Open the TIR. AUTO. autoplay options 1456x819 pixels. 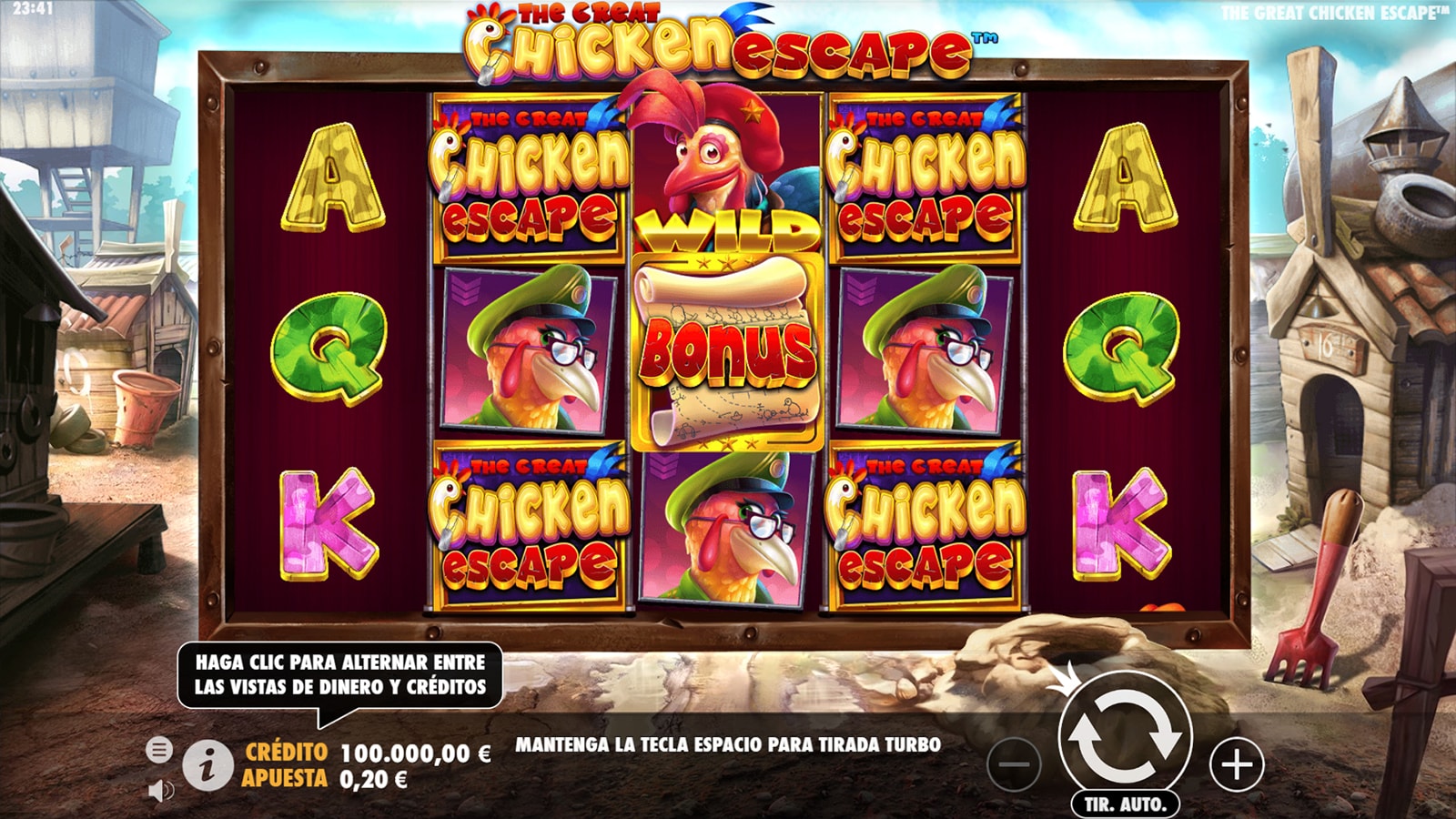[x=1125, y=804]
